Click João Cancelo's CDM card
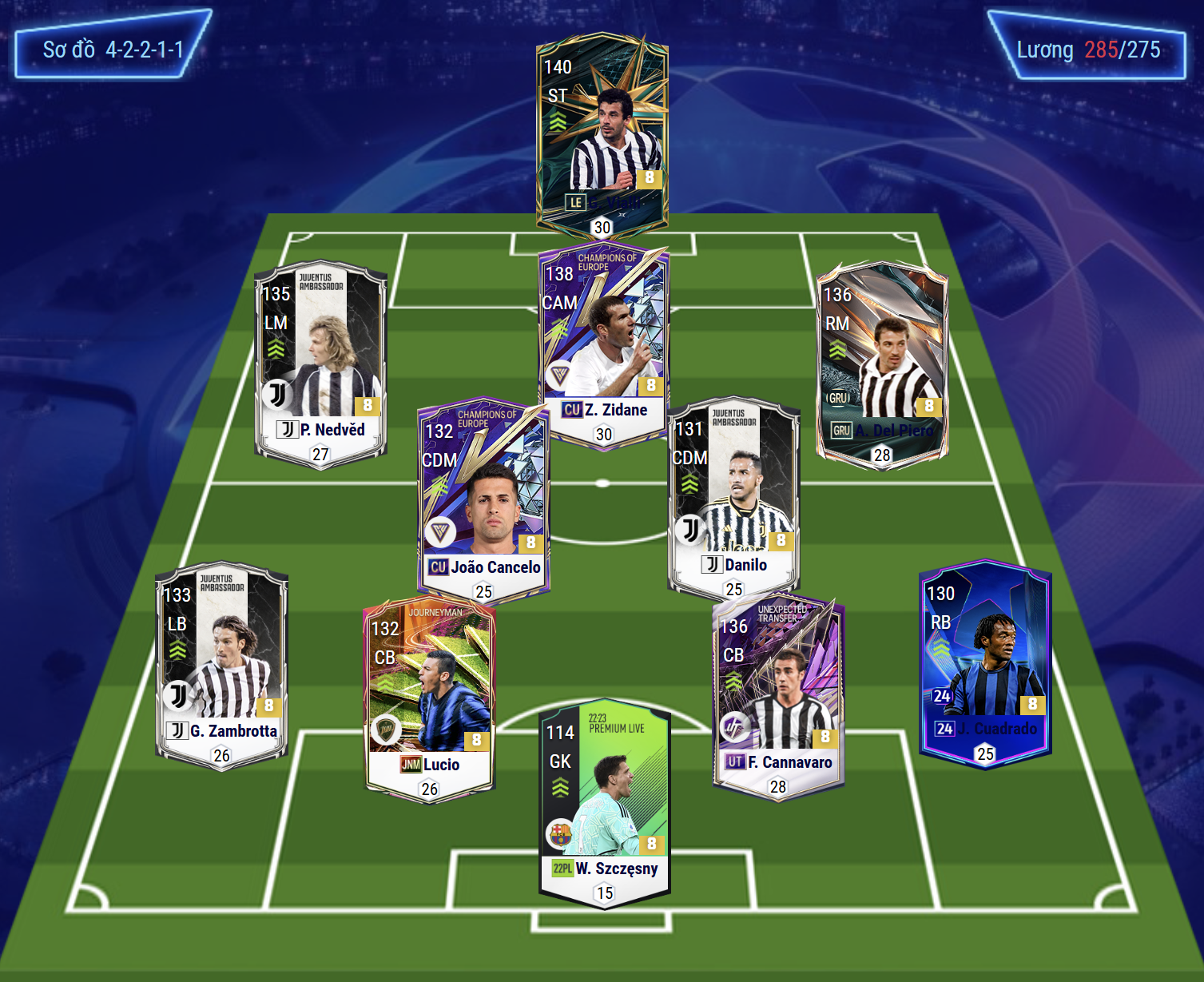Image resolution: width=1204 pixels, height=982 pixels. (x=483, y=497)
